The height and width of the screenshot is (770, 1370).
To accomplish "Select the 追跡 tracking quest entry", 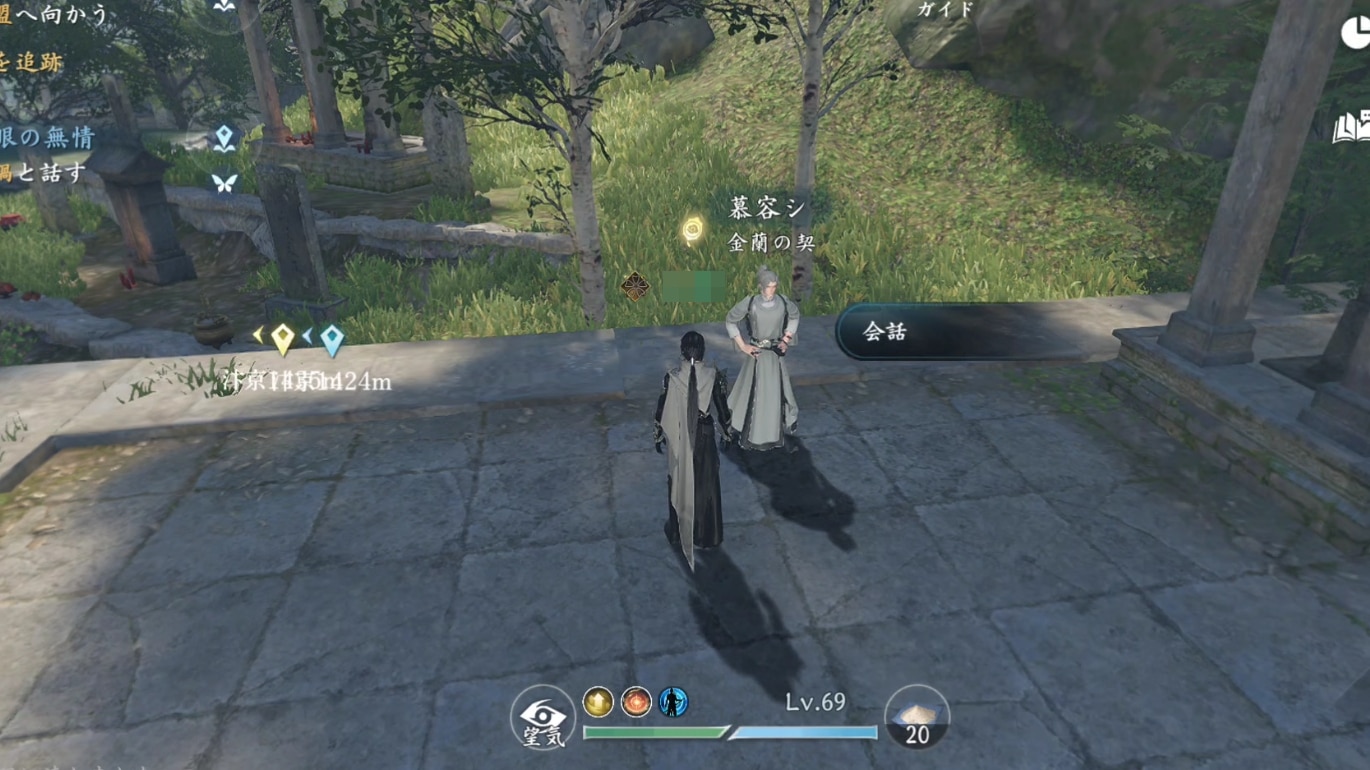I will 32,62.
